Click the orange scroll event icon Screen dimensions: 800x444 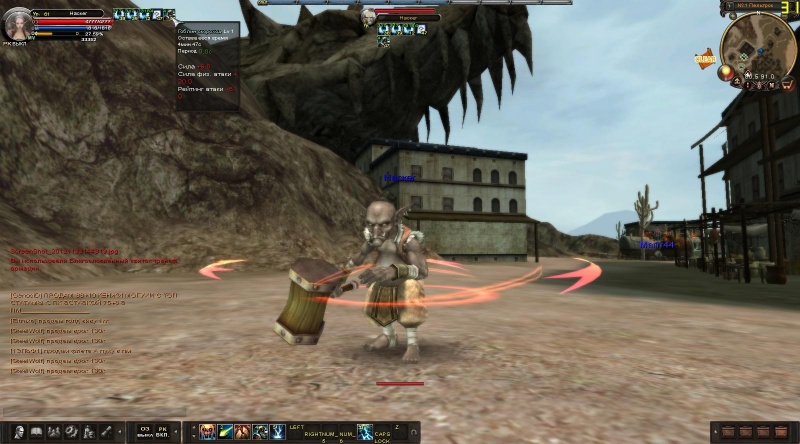706,59
